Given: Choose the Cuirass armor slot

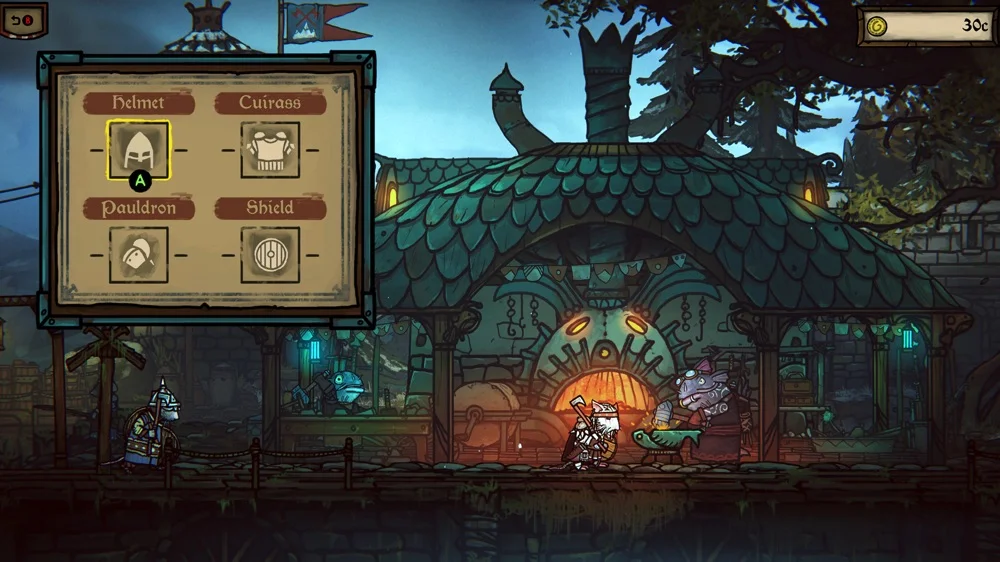Looking at the screenshot, I should point(270,150).
